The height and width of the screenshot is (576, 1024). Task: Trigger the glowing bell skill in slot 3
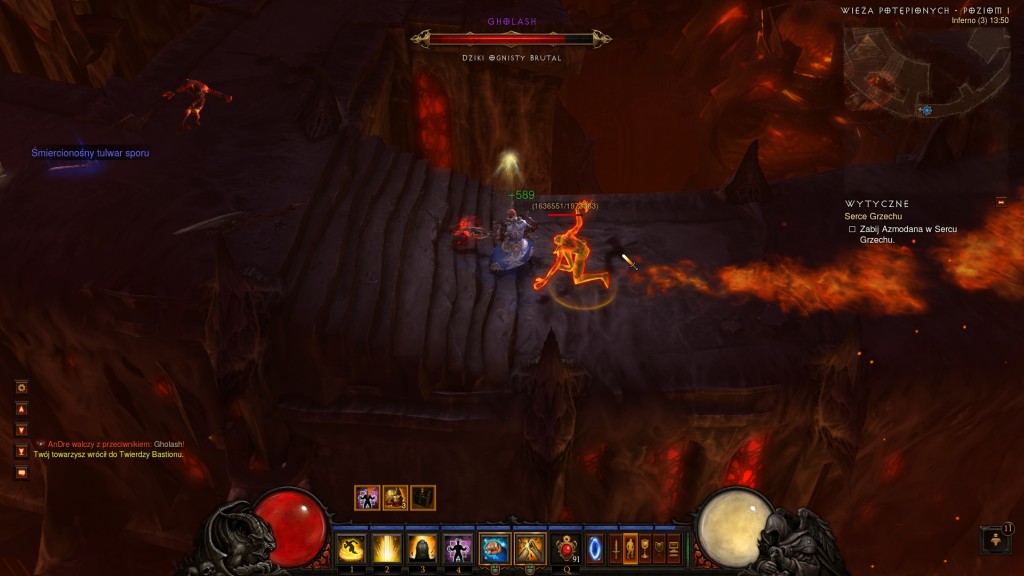point(422,548)
